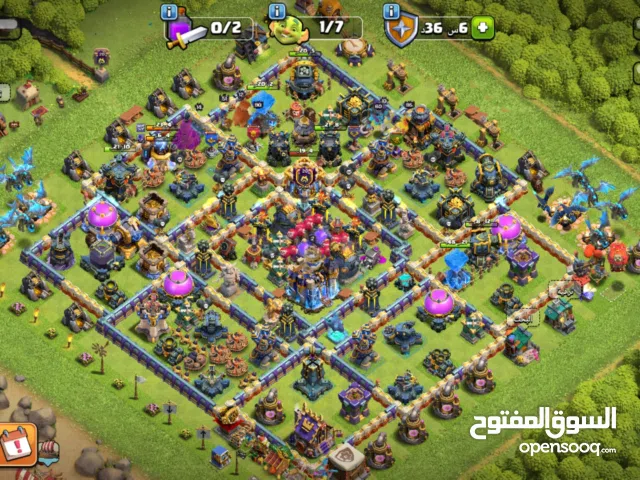
Task: Visit the opensooq.com watermark link
Action: 566,447
